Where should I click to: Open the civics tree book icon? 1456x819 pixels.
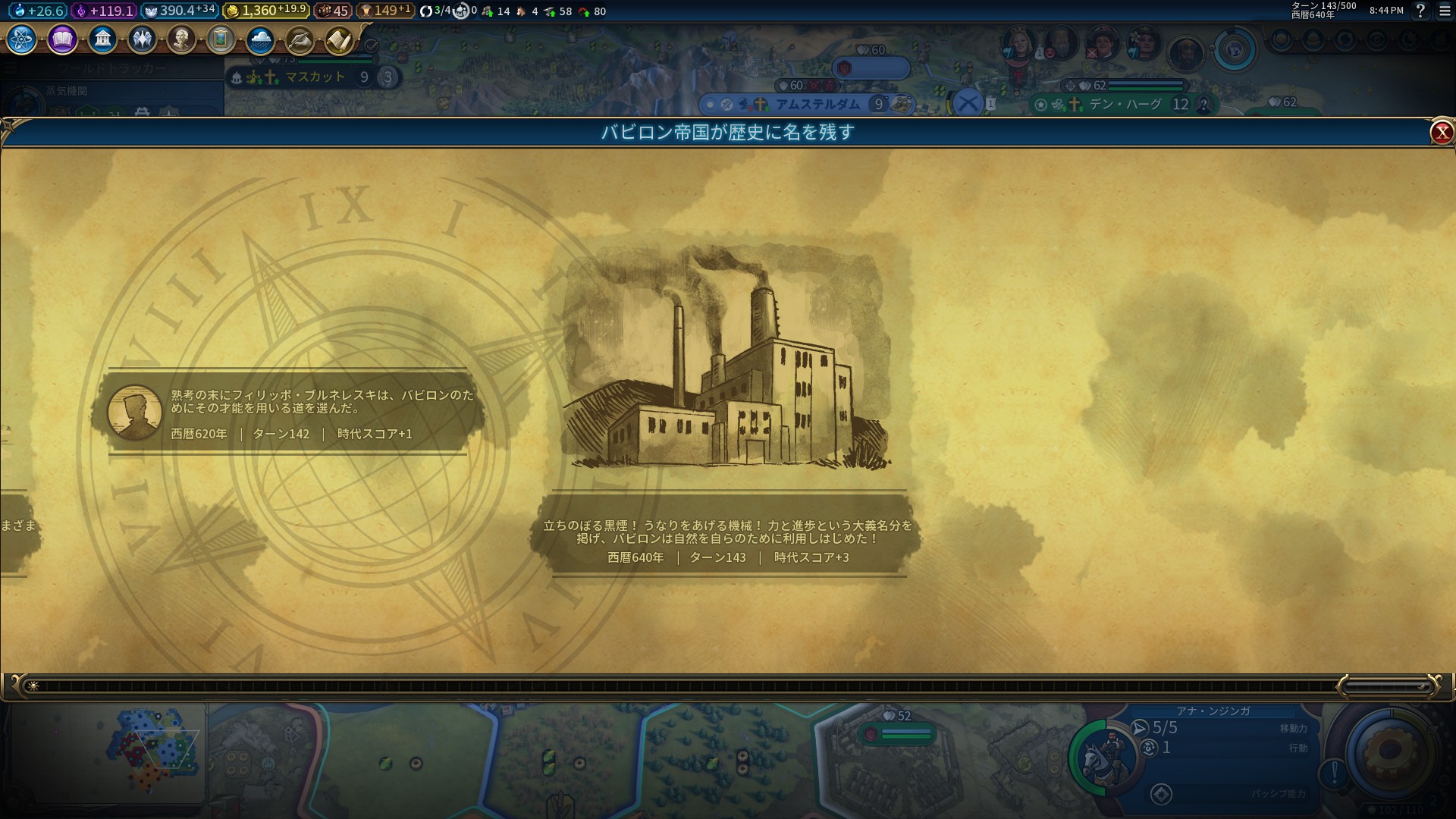[x=62, y=39]
